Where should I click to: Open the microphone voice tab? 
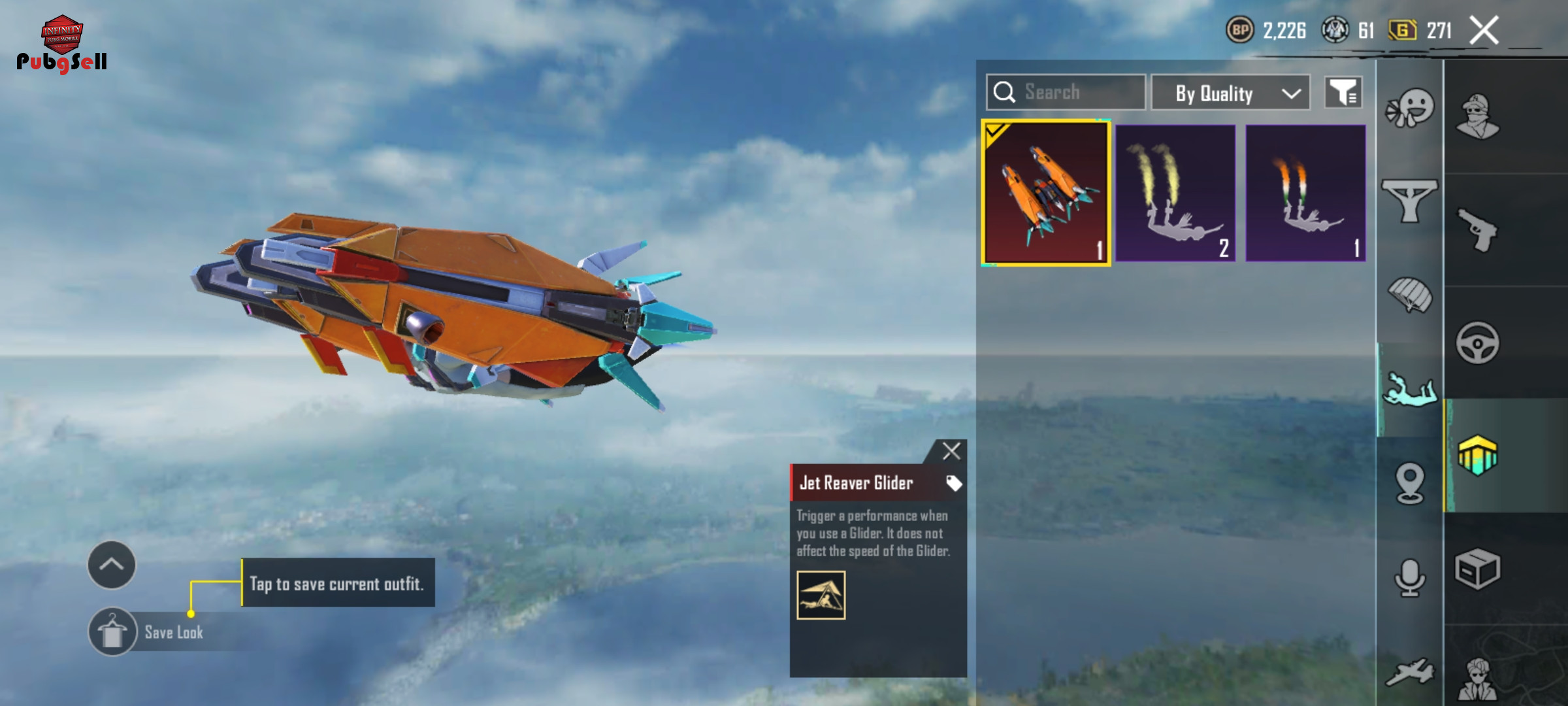point(1410,578)
